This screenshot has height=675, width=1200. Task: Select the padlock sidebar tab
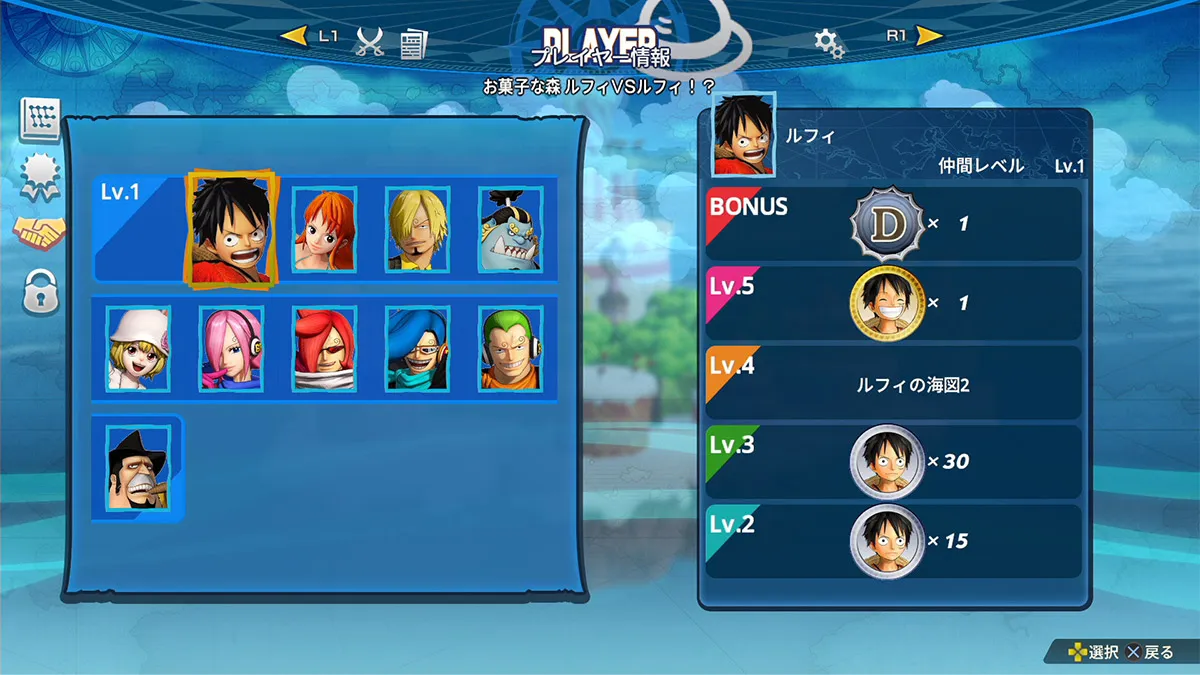point(41,292)
